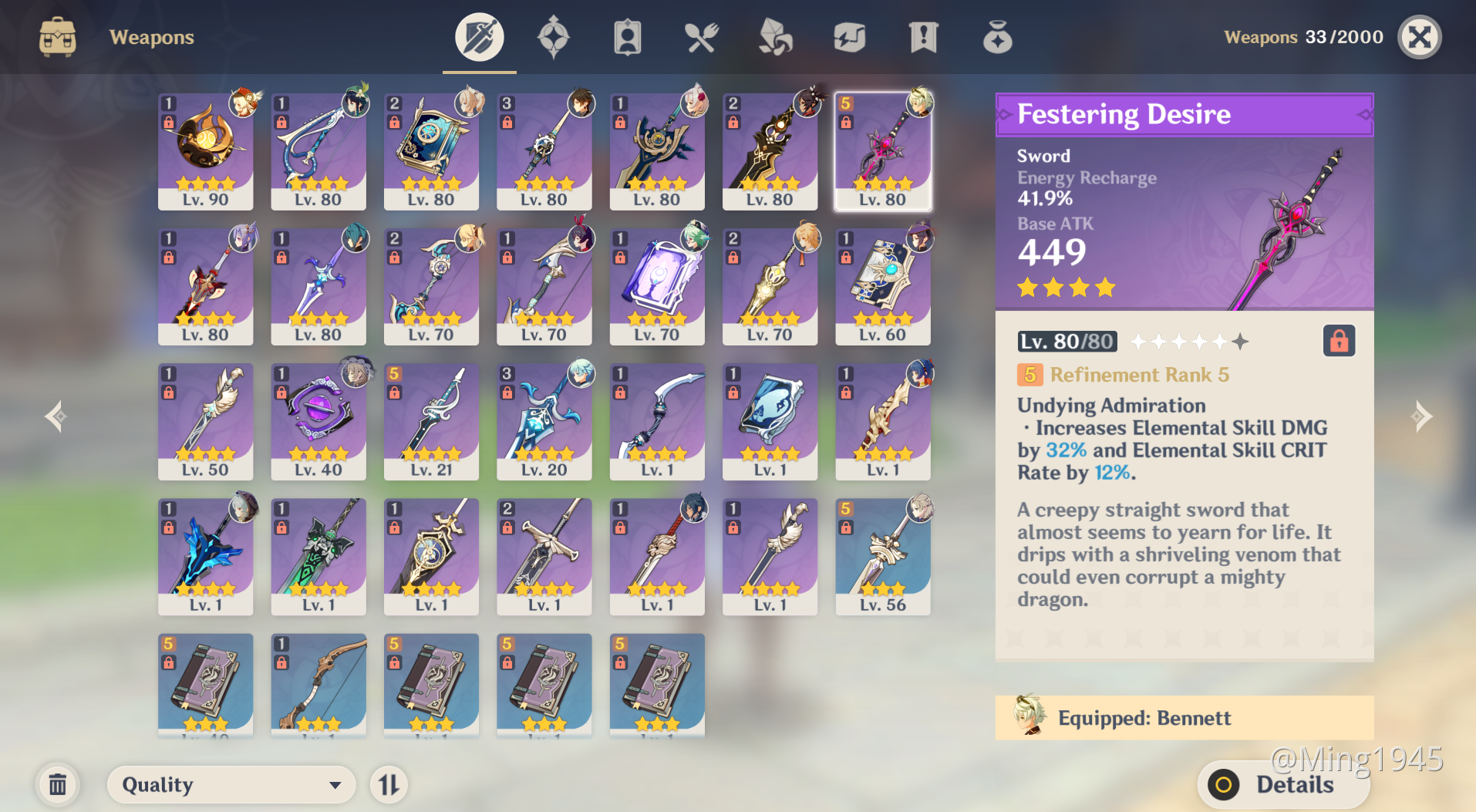
Task: Open the Gadgets inventory tab
Action: [x=848, y=36]
